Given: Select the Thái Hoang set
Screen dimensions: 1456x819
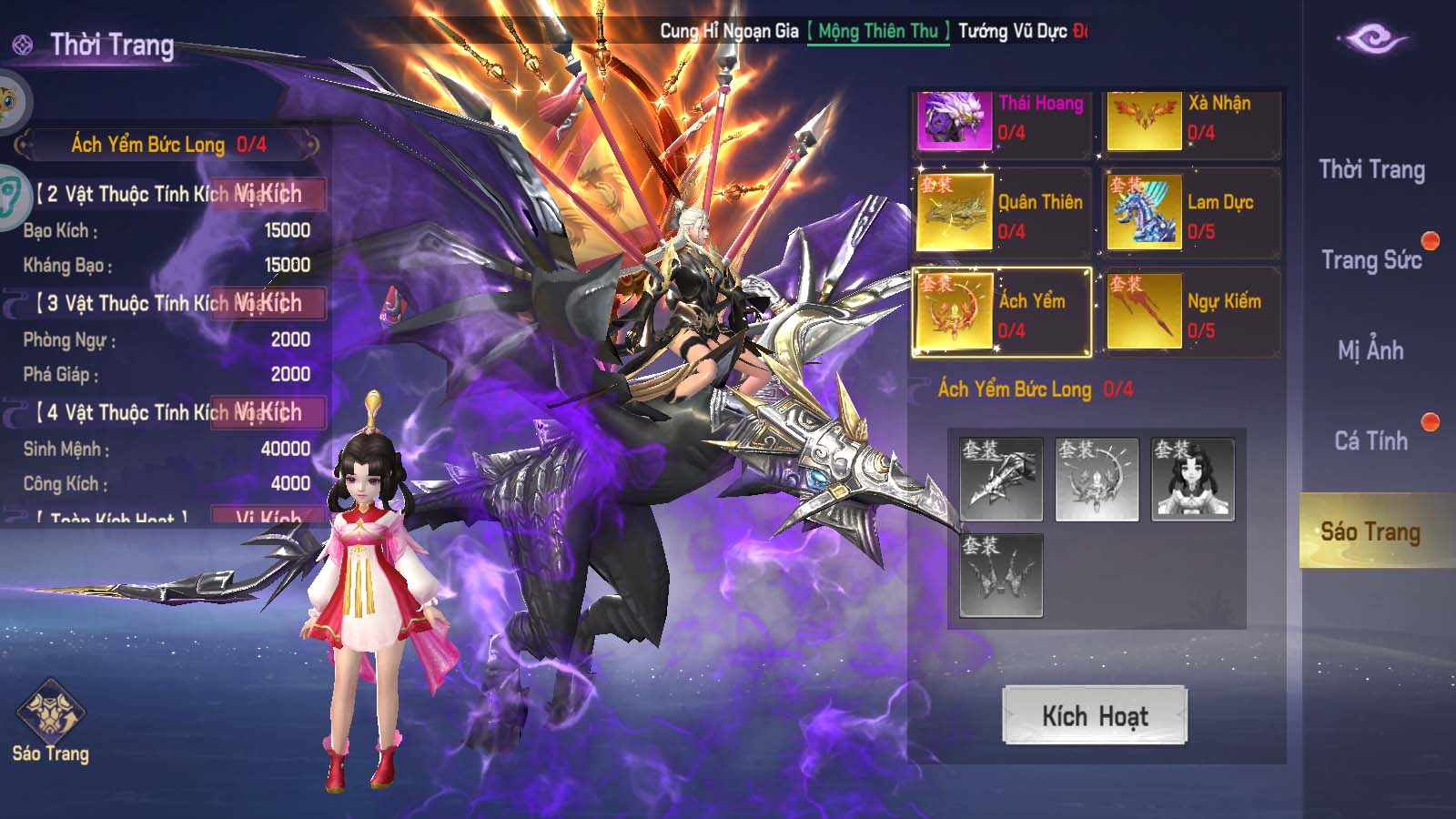Looking at the screenshot, I should (1002, 120).
